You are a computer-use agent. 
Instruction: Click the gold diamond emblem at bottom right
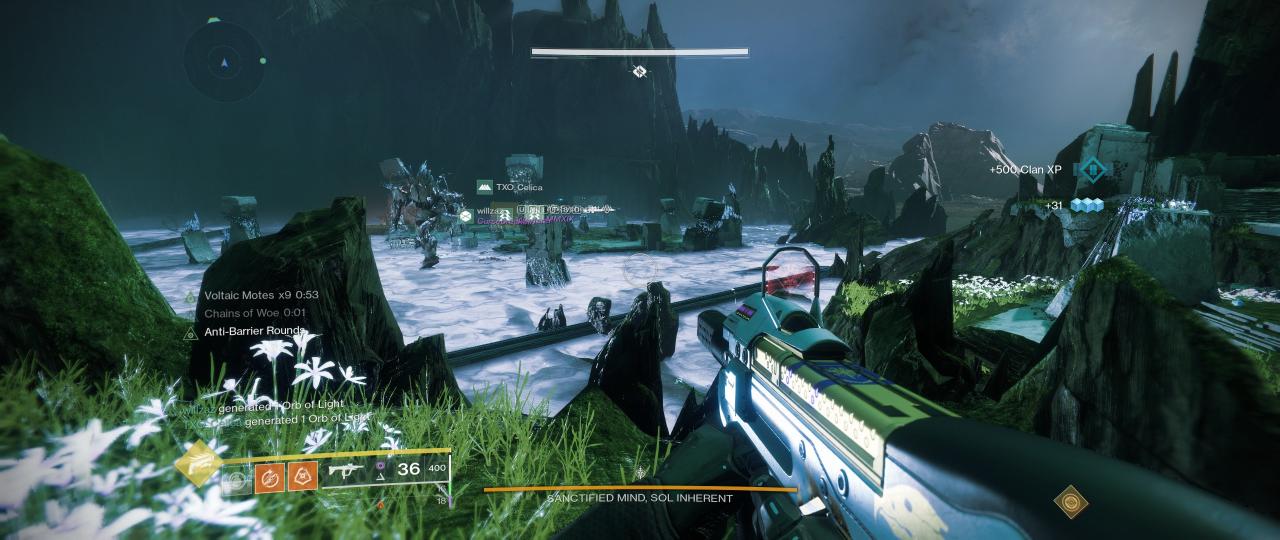pyautogui.click(x=1070, y=501)
